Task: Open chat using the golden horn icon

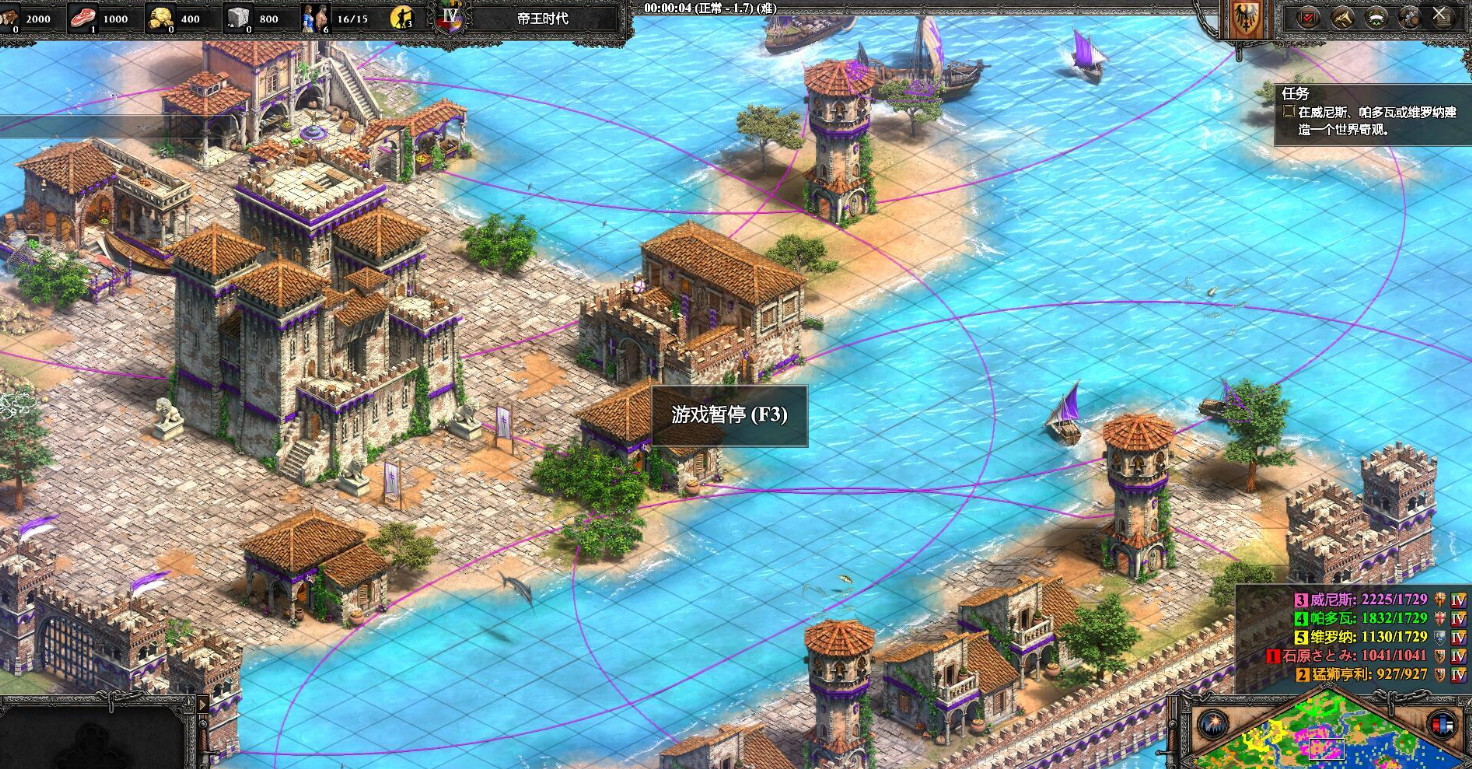Action: point(1343,17)
